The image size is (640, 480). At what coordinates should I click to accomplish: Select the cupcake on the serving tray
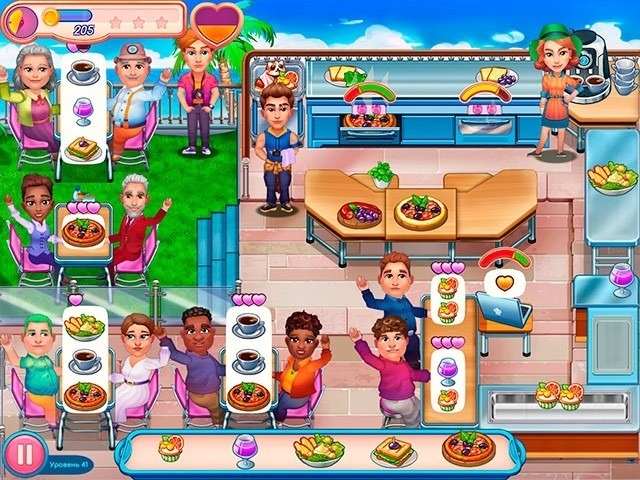click(x=171, y=447)
